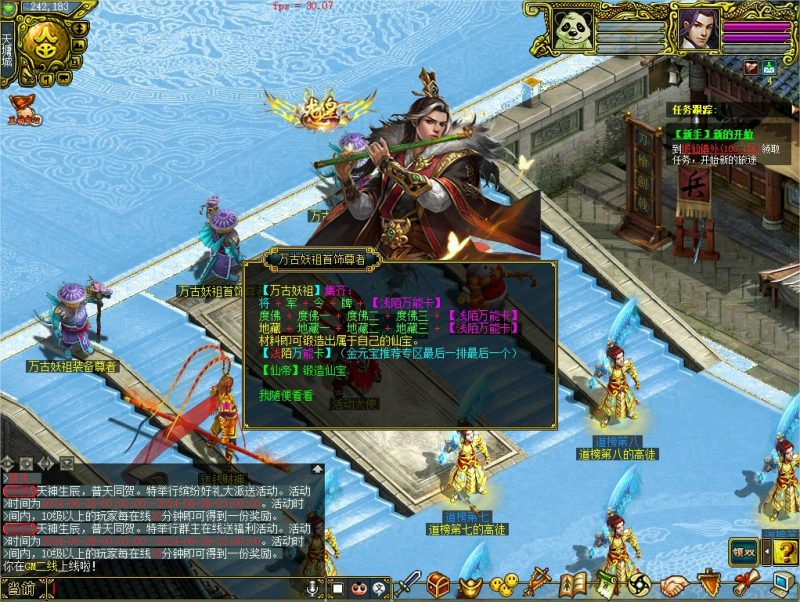Open the handshake trade icon
The image size is (800, 602).
[675, 584]
